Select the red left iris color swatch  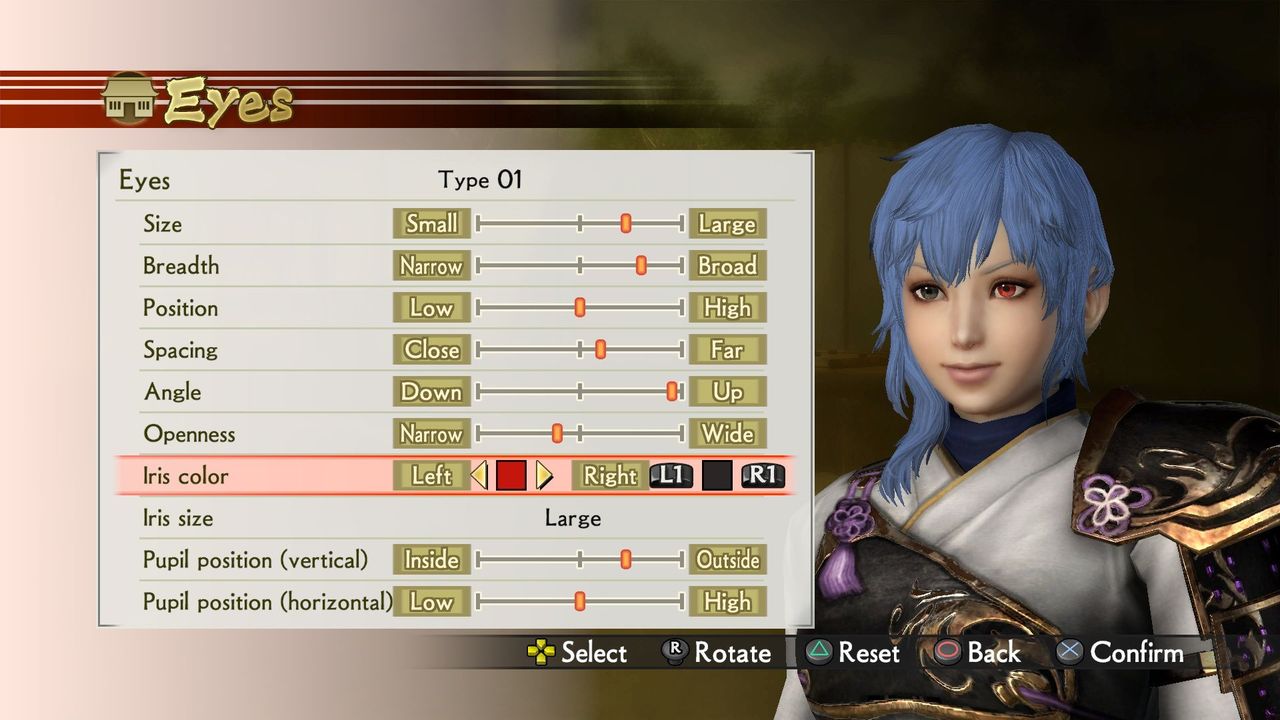tap(511, 476)
